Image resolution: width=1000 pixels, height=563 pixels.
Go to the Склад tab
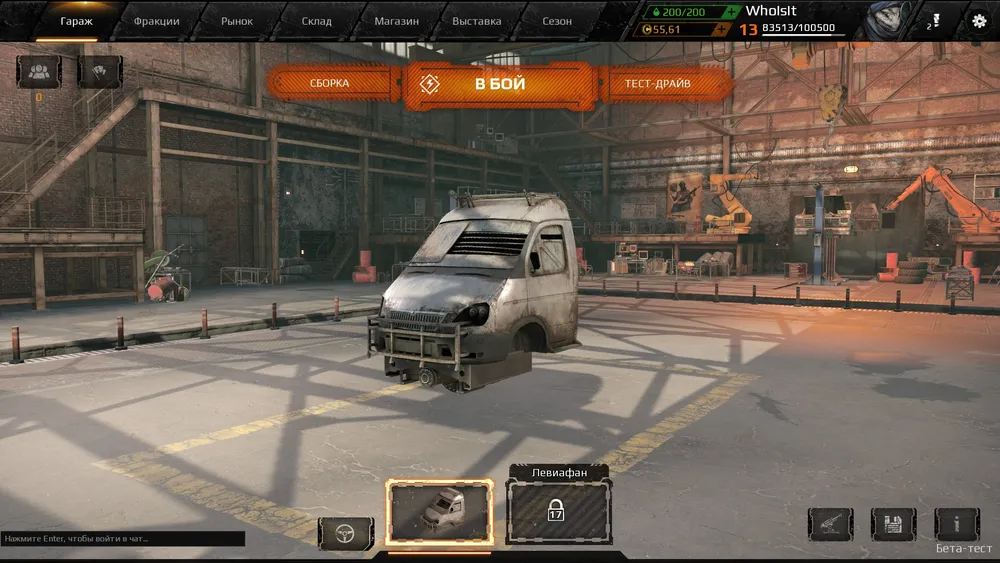tap(316, 21)
